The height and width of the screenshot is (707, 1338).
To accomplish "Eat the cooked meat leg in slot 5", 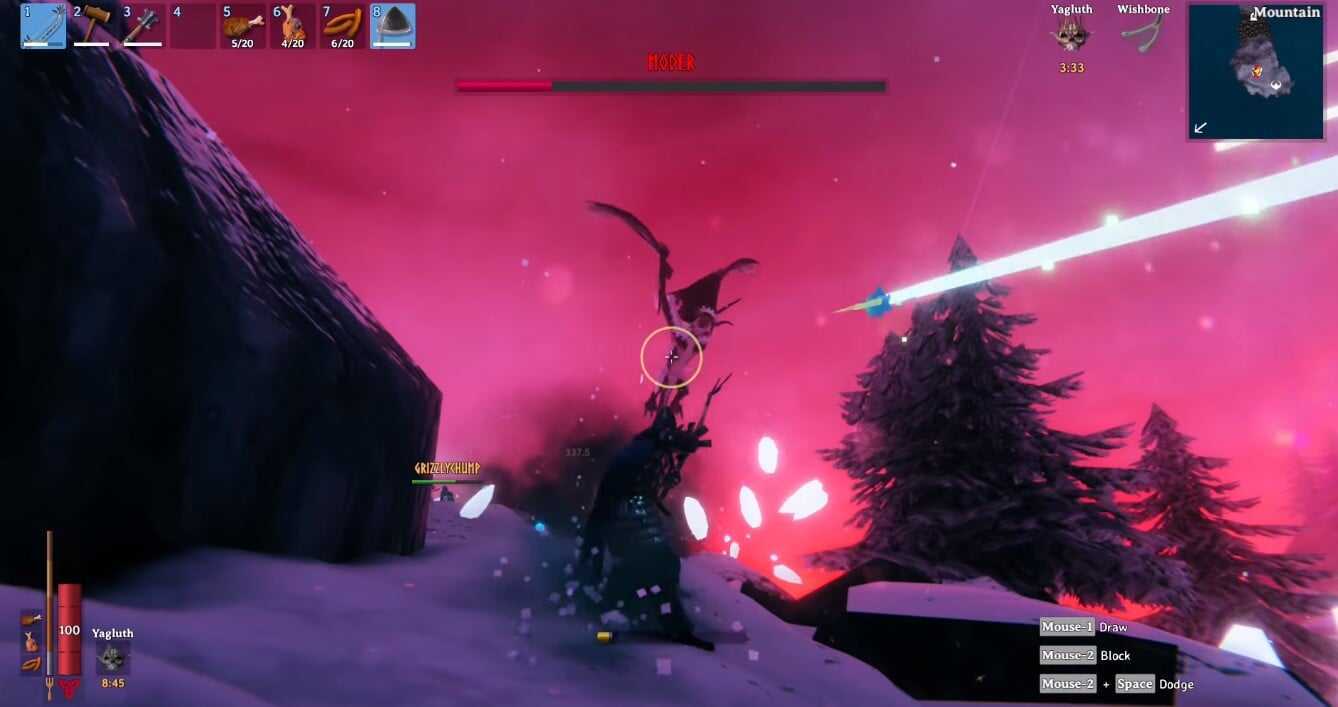I will tap(242, 26).
